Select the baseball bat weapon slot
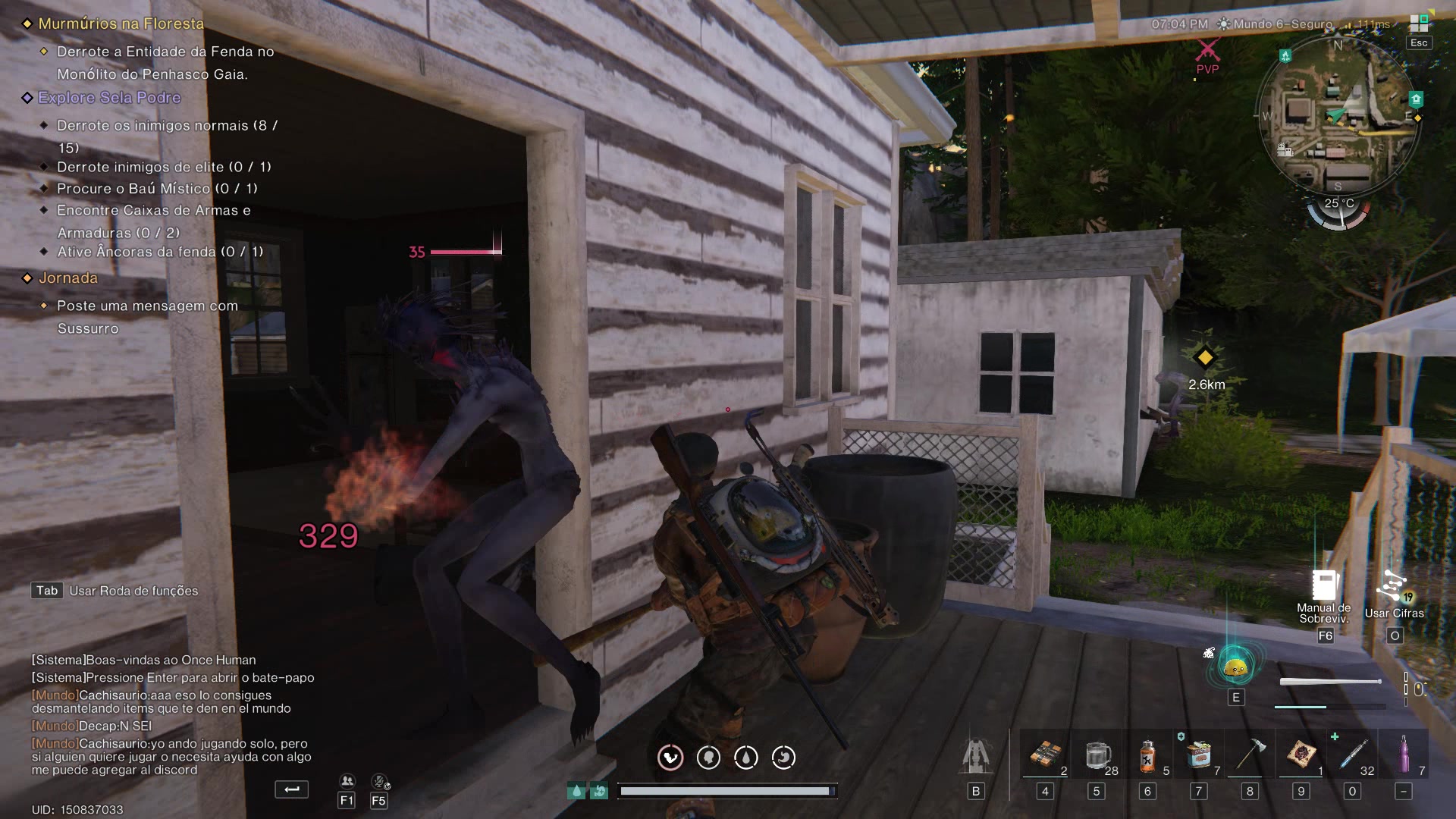The width and height of the screenshot is (1456, 819). point(1330,682)
